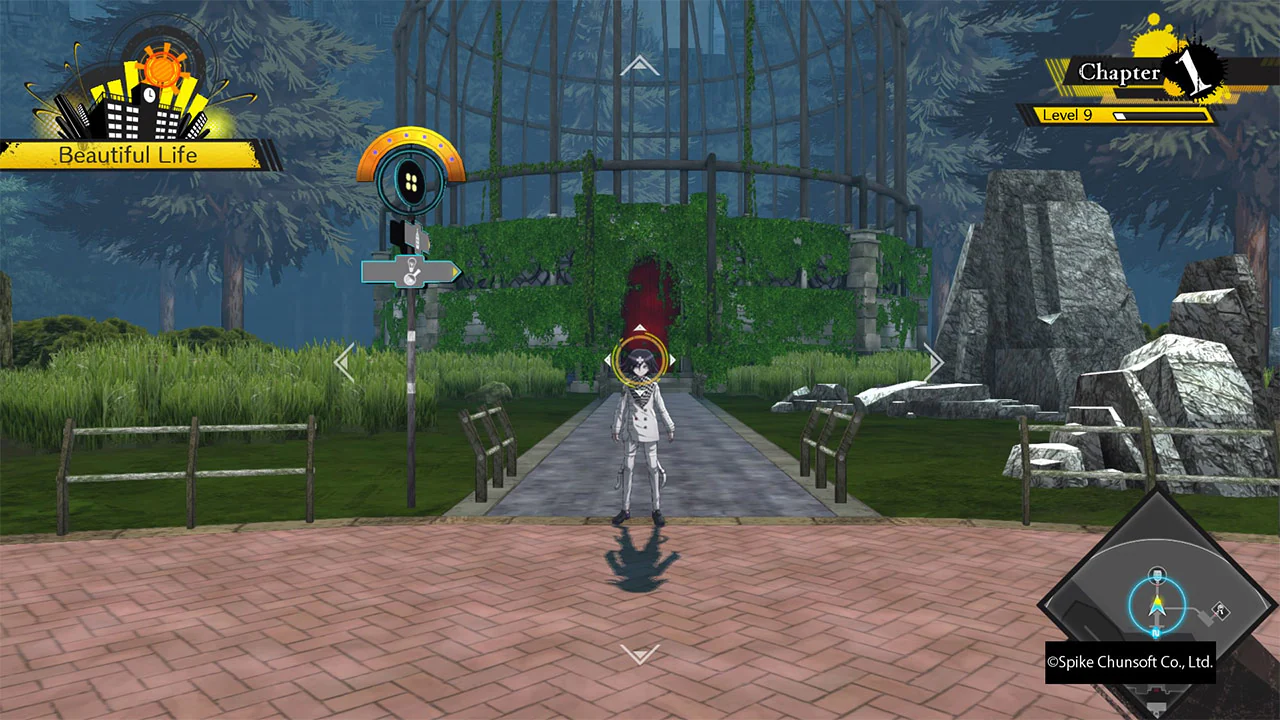Click the glowing player arrow on the minimap
The height and width of the screenshot is (720, 1280).
tap(1158, 605)
